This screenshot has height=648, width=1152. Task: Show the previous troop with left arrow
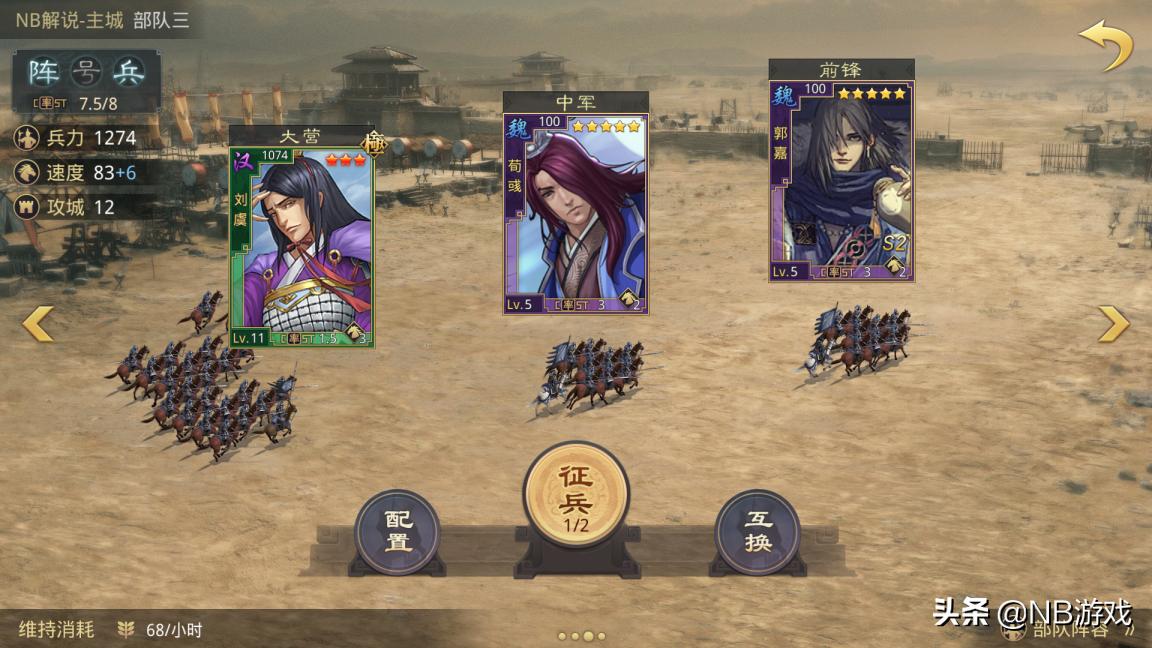pyautogui.click(x=38, y=324)
